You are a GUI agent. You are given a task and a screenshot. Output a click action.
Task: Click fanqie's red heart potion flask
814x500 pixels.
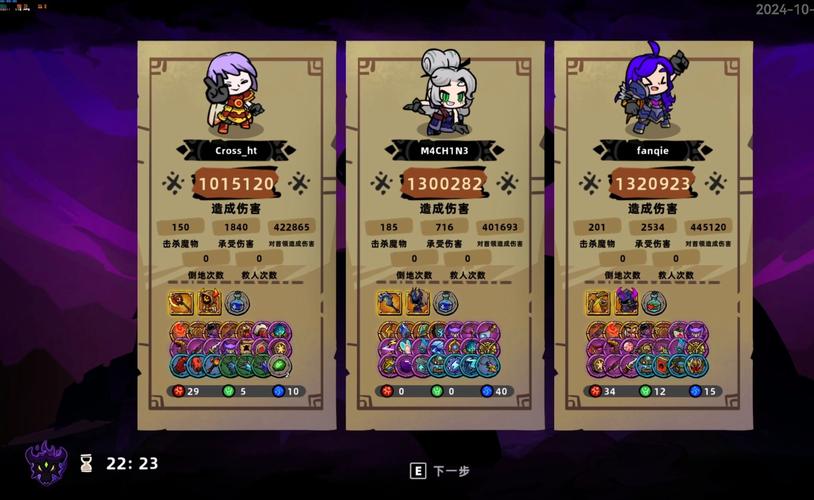[x=654, y=302]
